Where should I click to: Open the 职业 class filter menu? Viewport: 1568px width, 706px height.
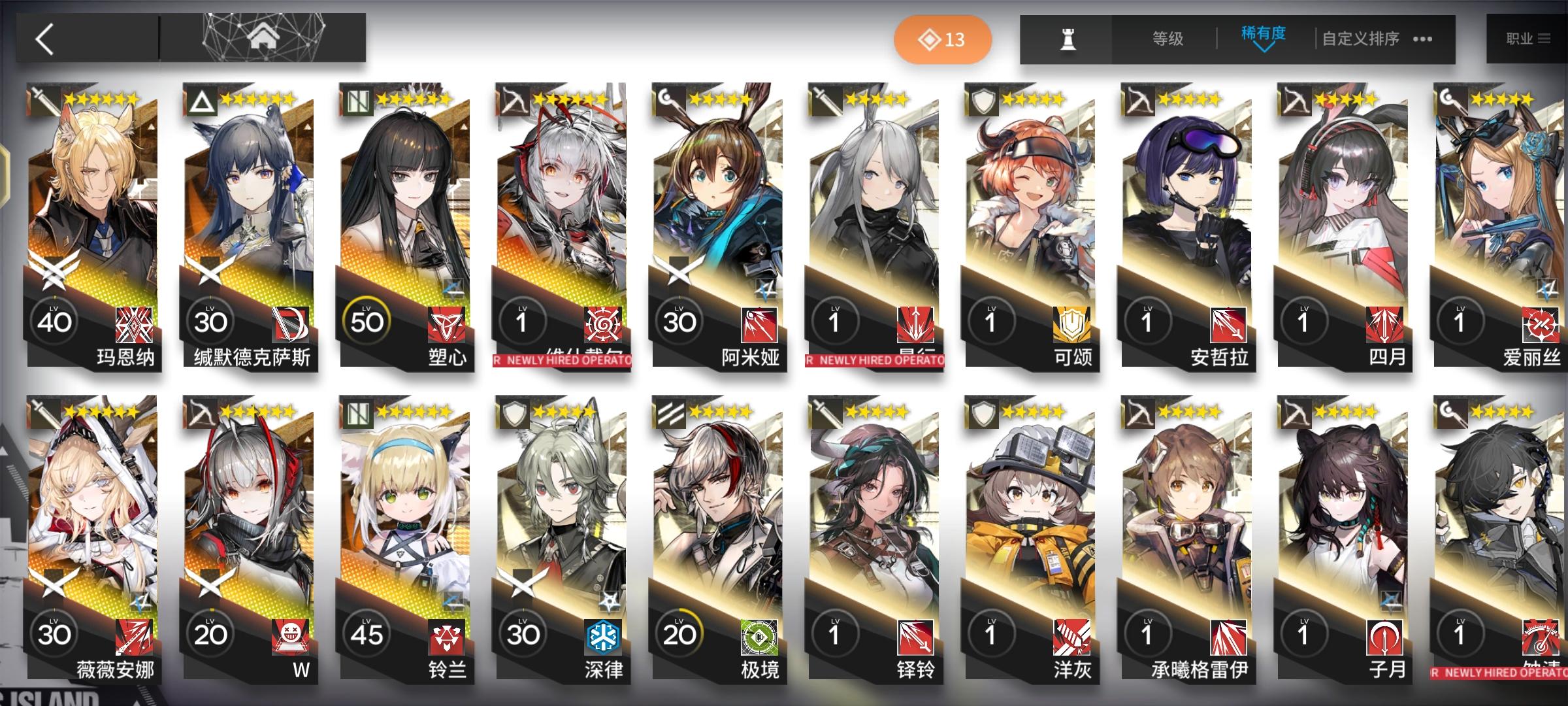pos(1527,38)
